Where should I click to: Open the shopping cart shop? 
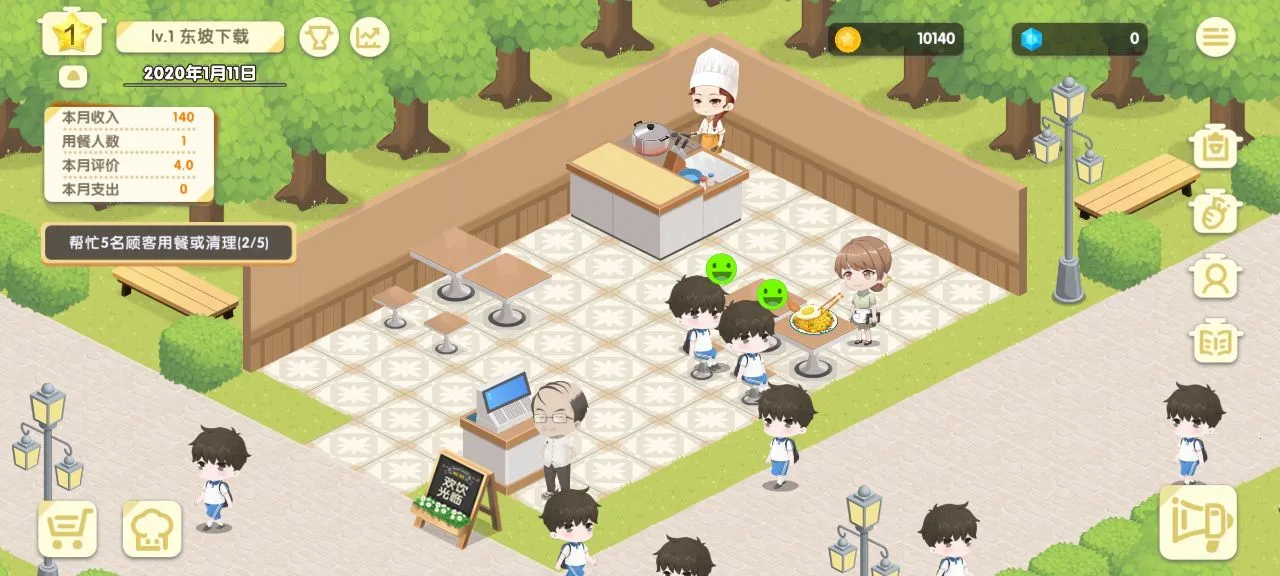(x=67, y=528)
